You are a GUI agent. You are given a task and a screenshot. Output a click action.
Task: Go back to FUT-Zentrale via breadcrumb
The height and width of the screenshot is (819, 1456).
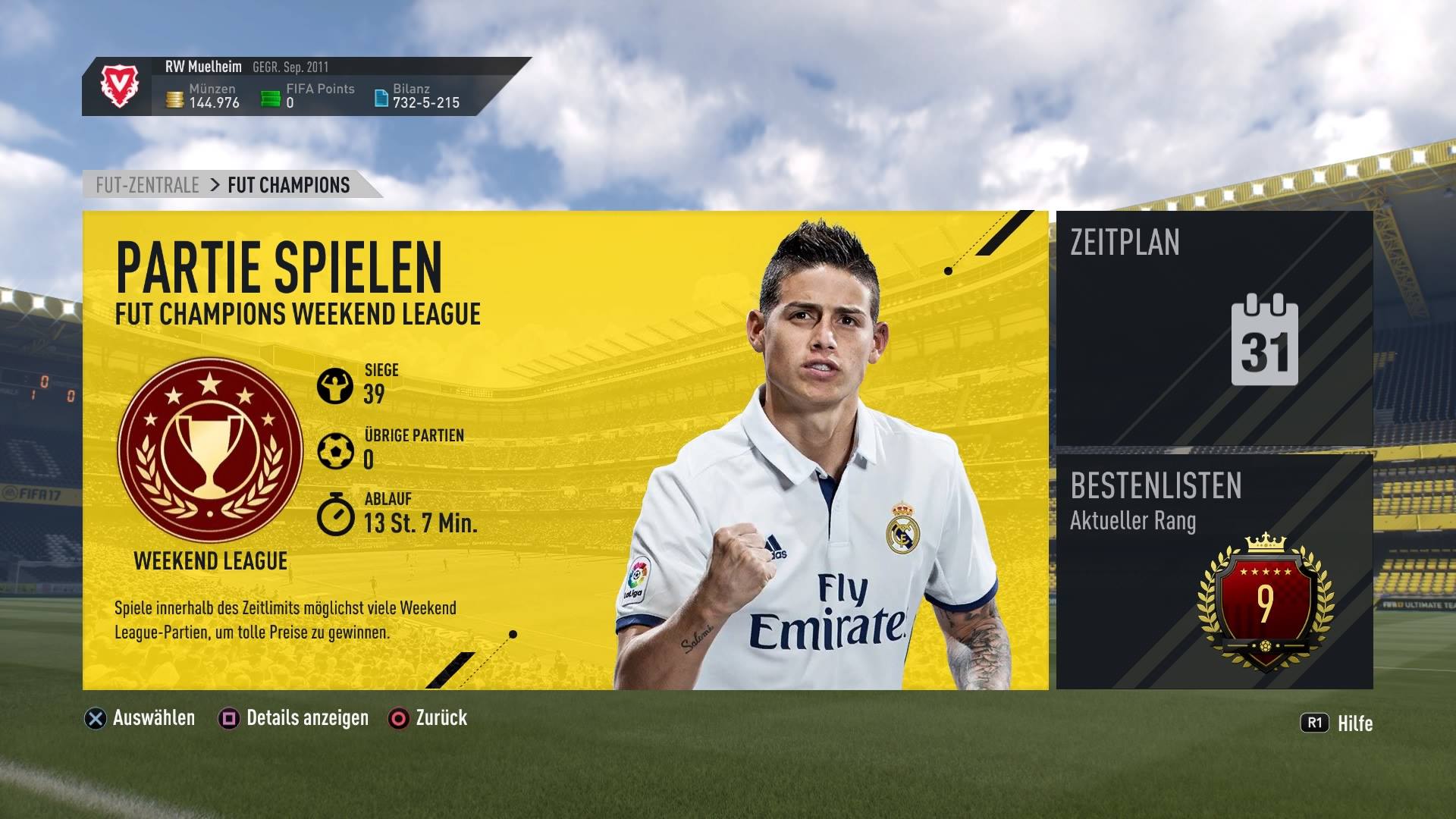click(x=148, y=185)
